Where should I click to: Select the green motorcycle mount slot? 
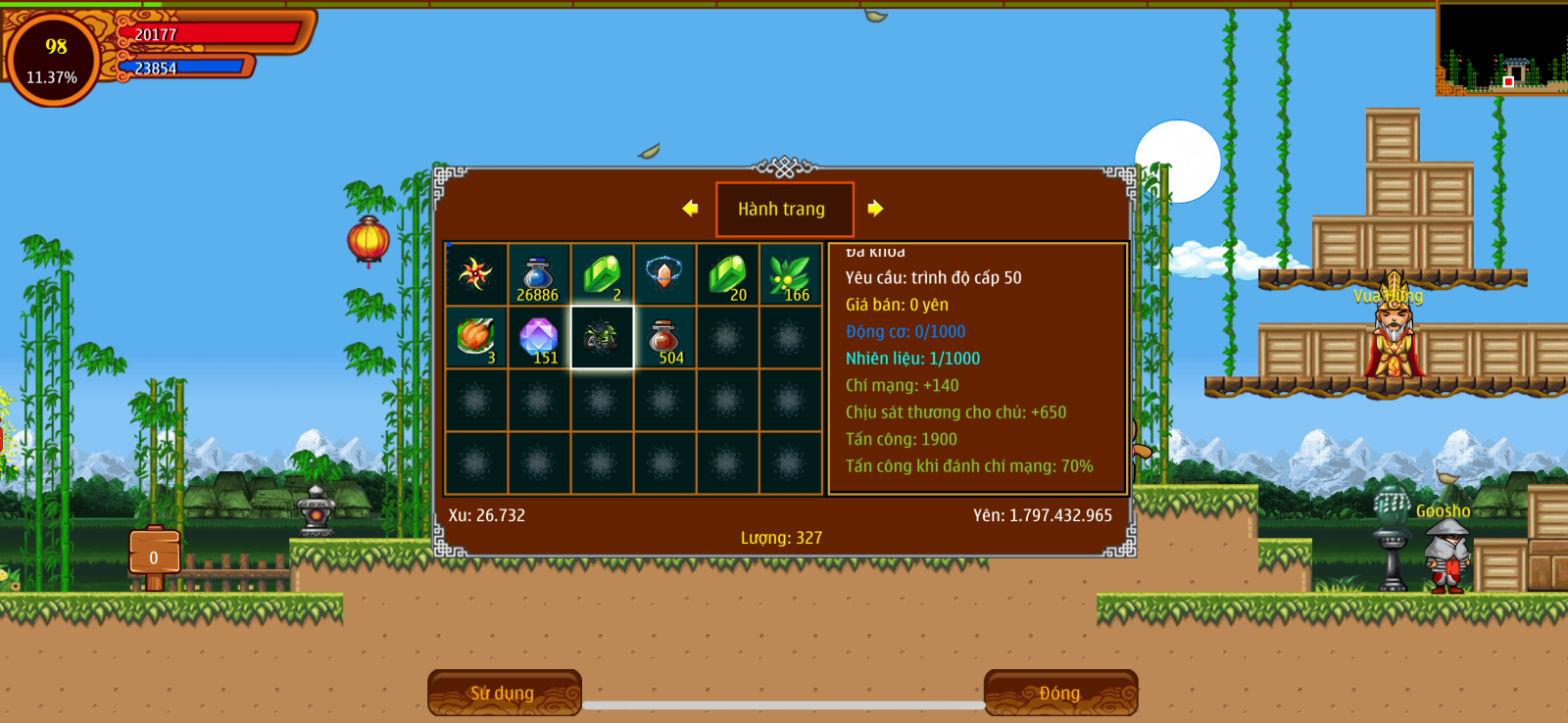click(602, 337)
